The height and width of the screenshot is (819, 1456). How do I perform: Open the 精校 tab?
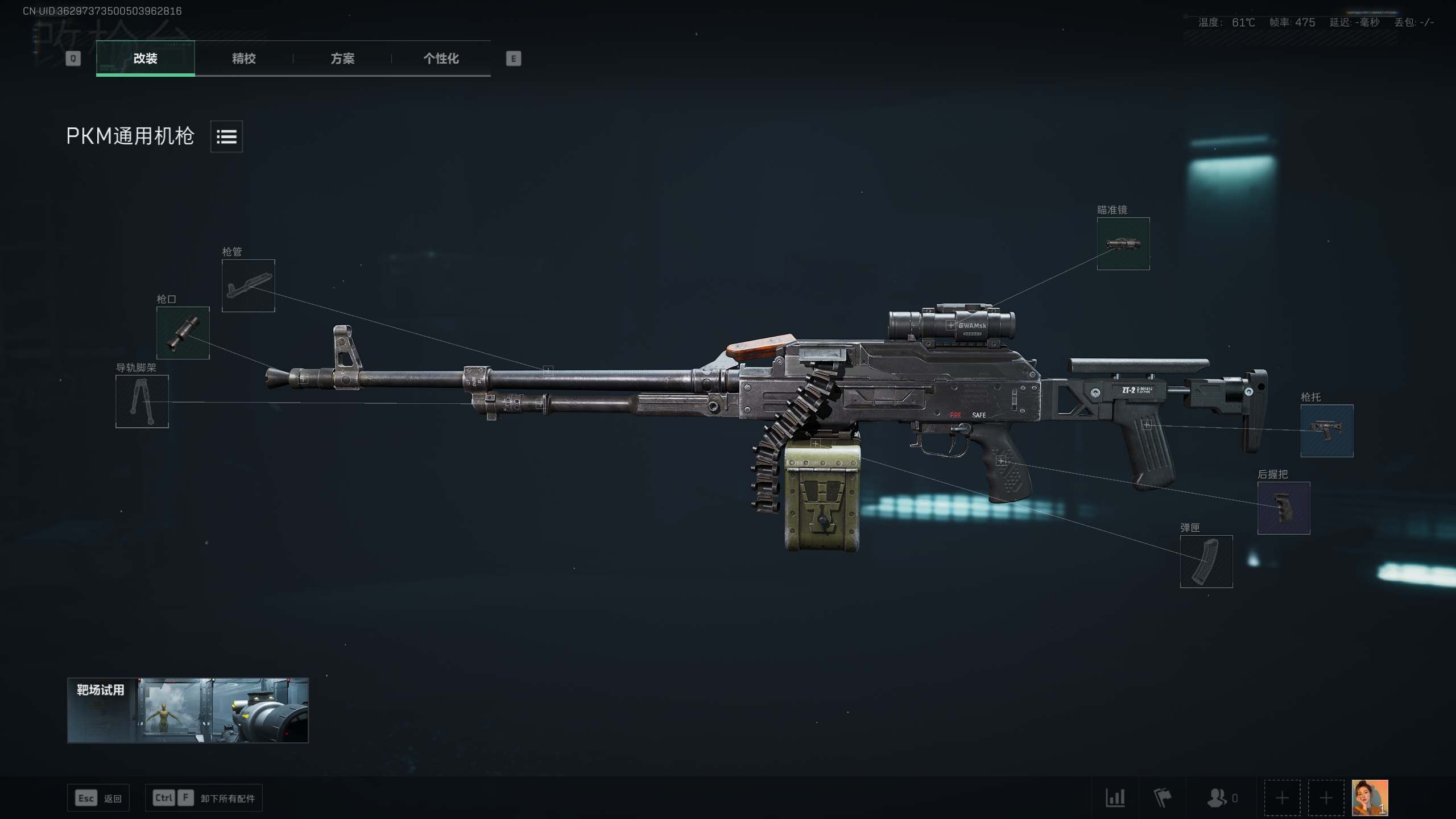[243, 58]
